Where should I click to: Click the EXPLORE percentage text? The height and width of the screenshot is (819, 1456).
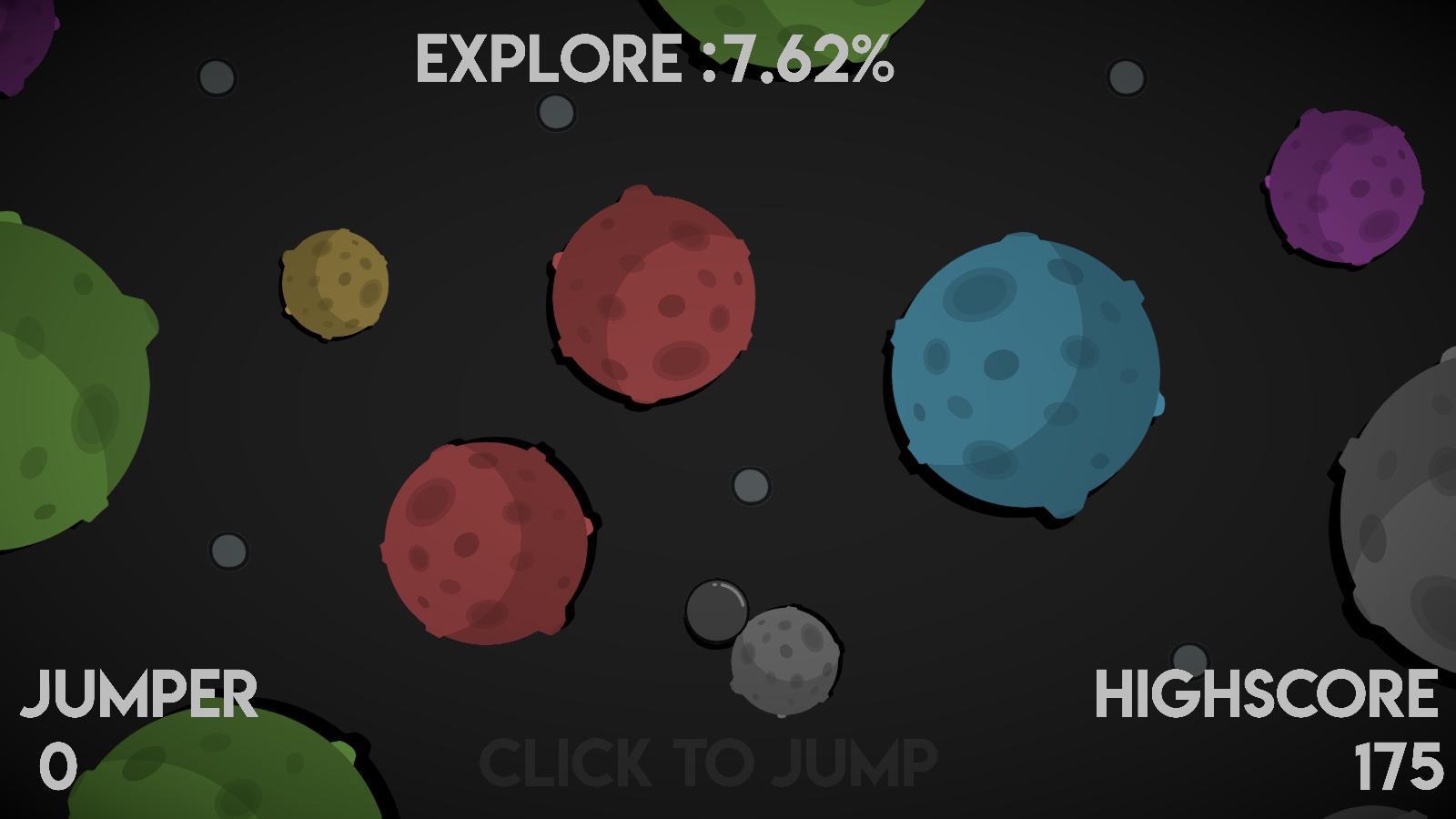[655, 59]
